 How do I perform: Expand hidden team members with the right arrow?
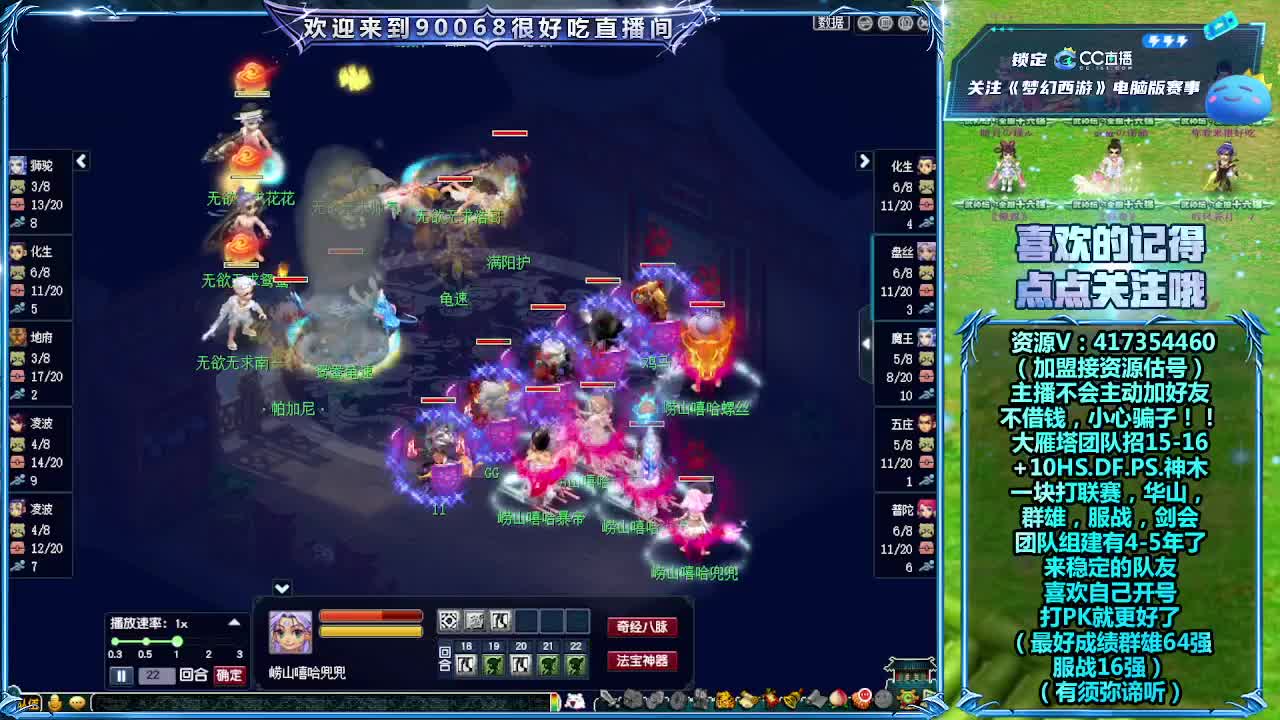tap(862, 160)
